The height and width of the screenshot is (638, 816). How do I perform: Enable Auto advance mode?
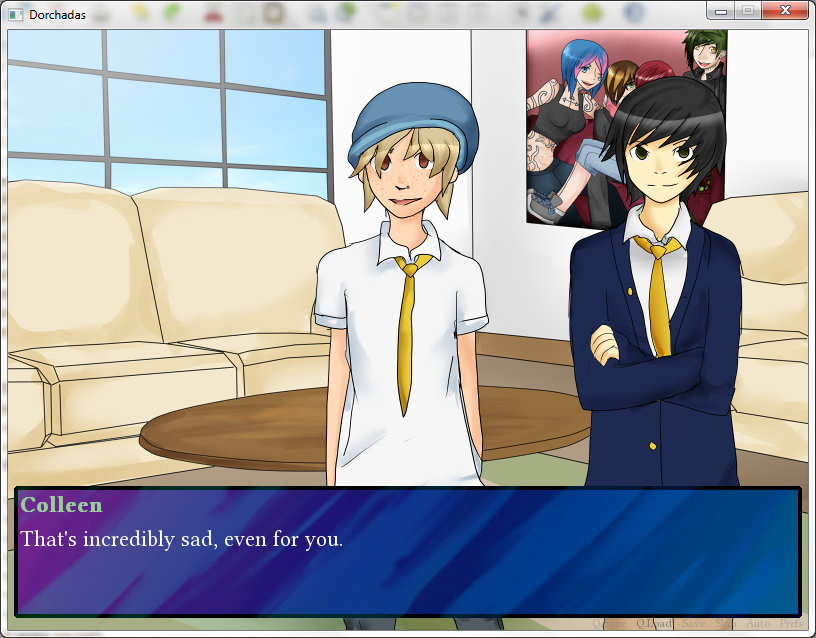click(x=757, y=624)
